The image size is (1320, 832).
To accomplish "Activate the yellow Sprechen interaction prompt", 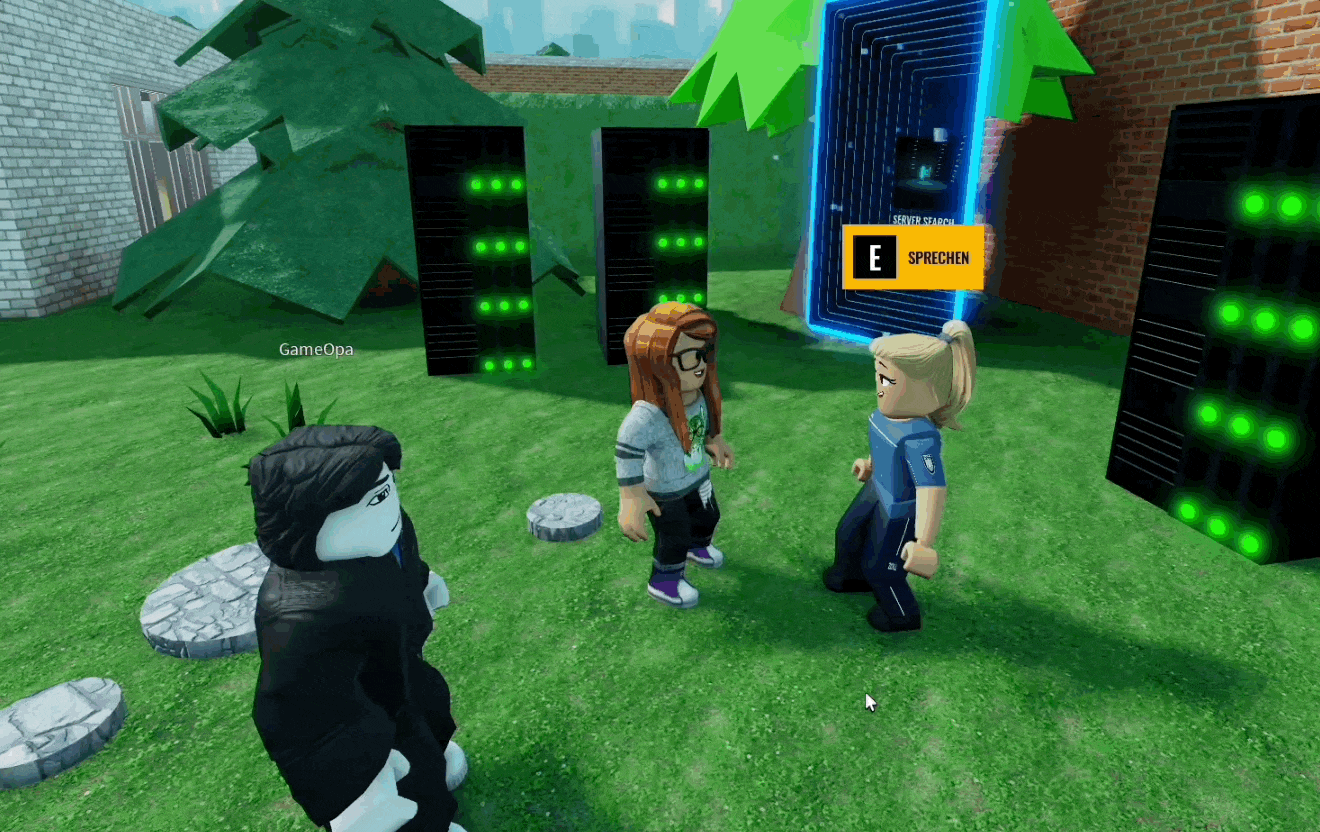I will [912, 258].
